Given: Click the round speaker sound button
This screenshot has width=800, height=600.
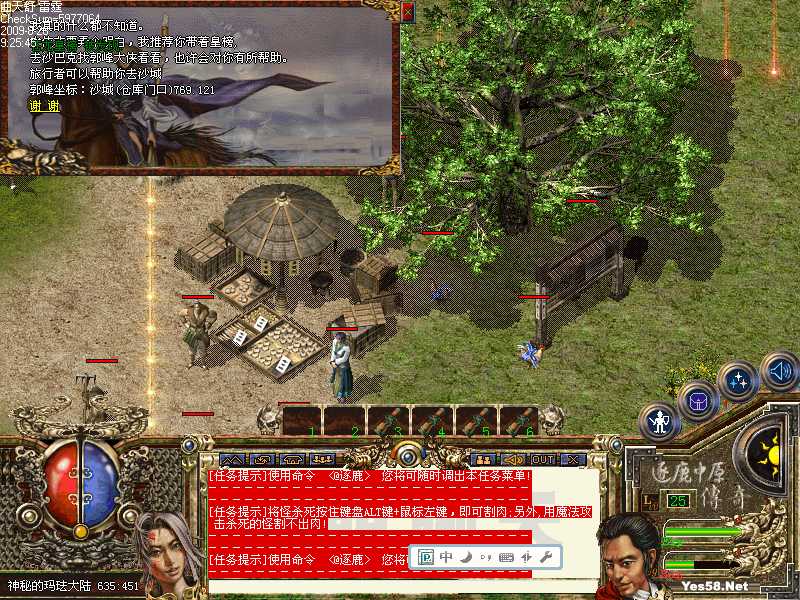Looking at the screenshot, I should (x=779, y=372).
